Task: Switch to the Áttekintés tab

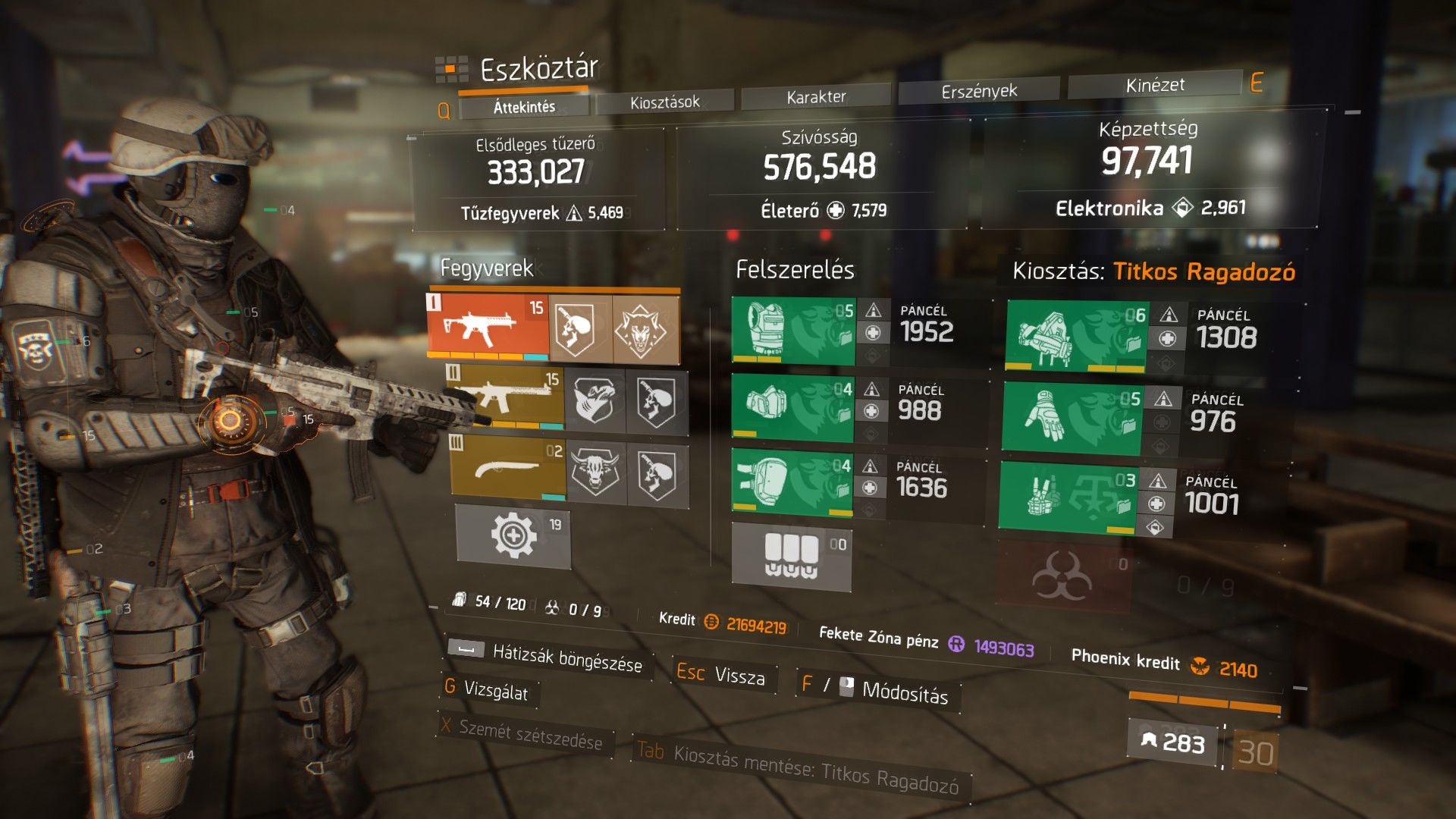Action: pyautogui.click(x=524, y=107)
